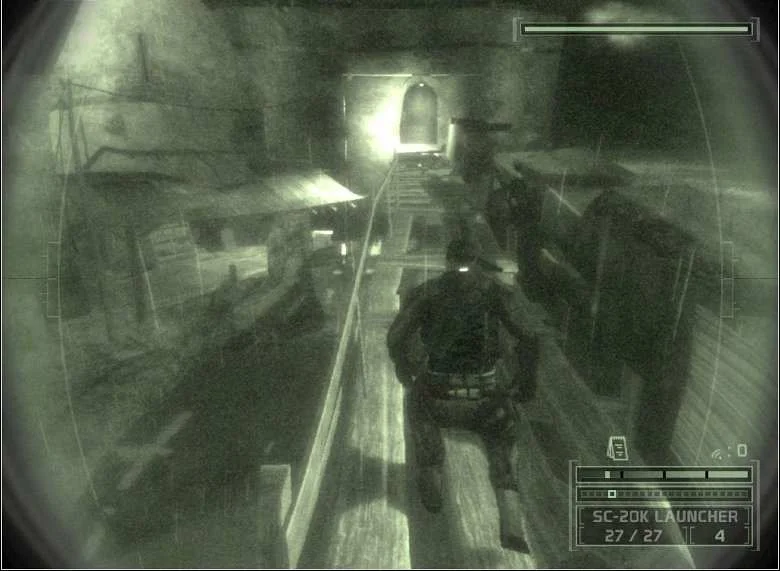Click the alarm signal icon

click(x=718, y=452)
